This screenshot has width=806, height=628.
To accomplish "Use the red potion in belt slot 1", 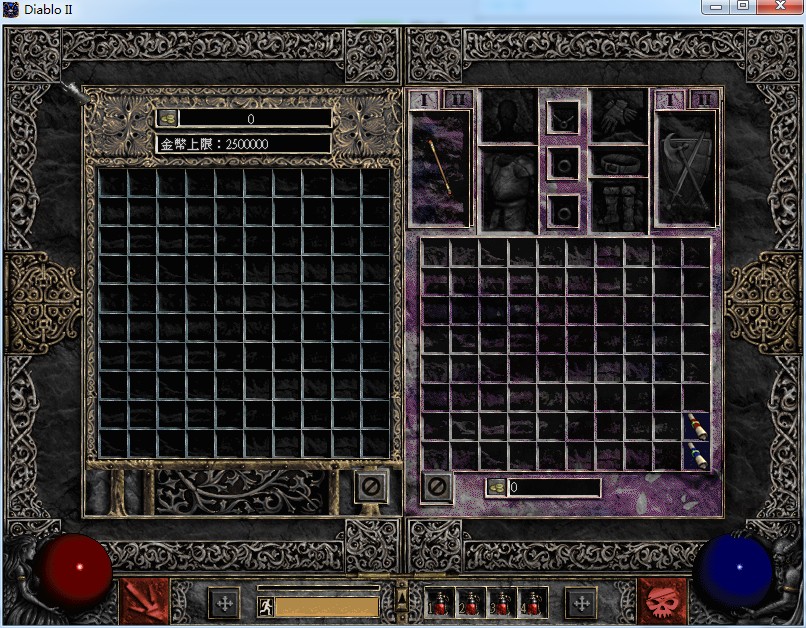I will pyautogui.click(x=440, y=602).
